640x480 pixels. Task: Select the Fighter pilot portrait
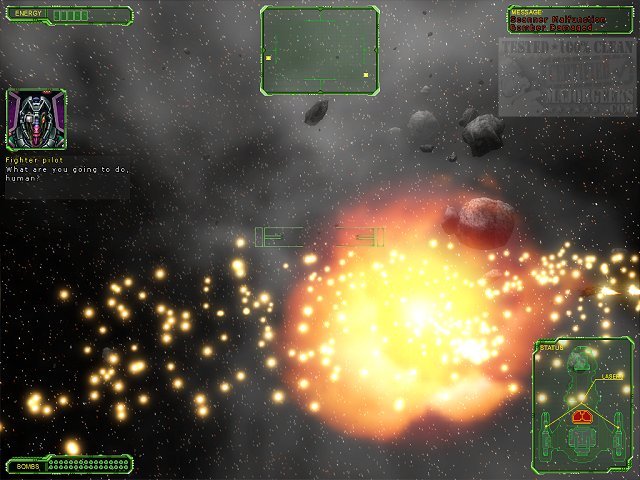click(x=36, y=120)
